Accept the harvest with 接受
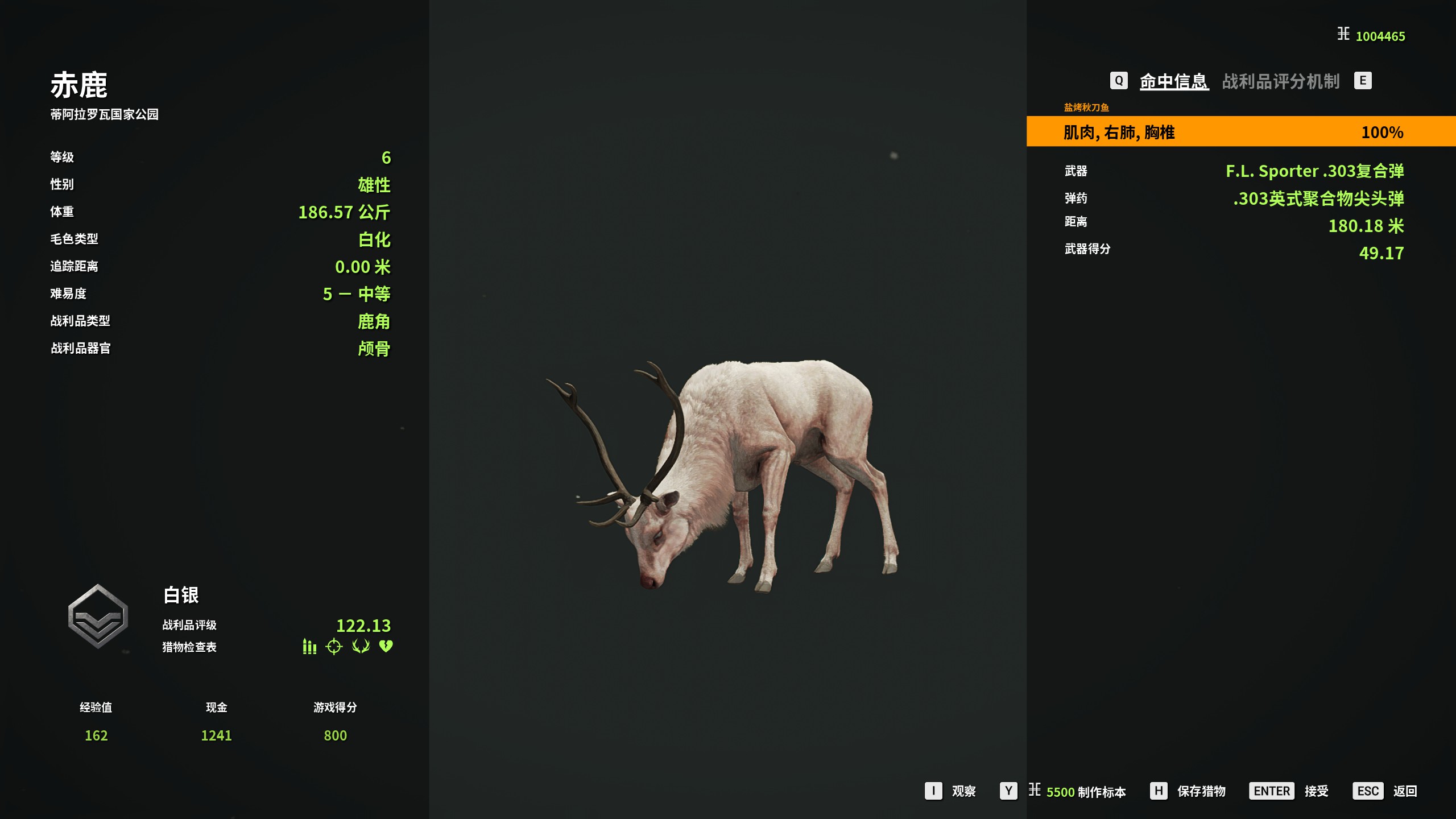This screenshot has width=1456, height=819. 1316,791
